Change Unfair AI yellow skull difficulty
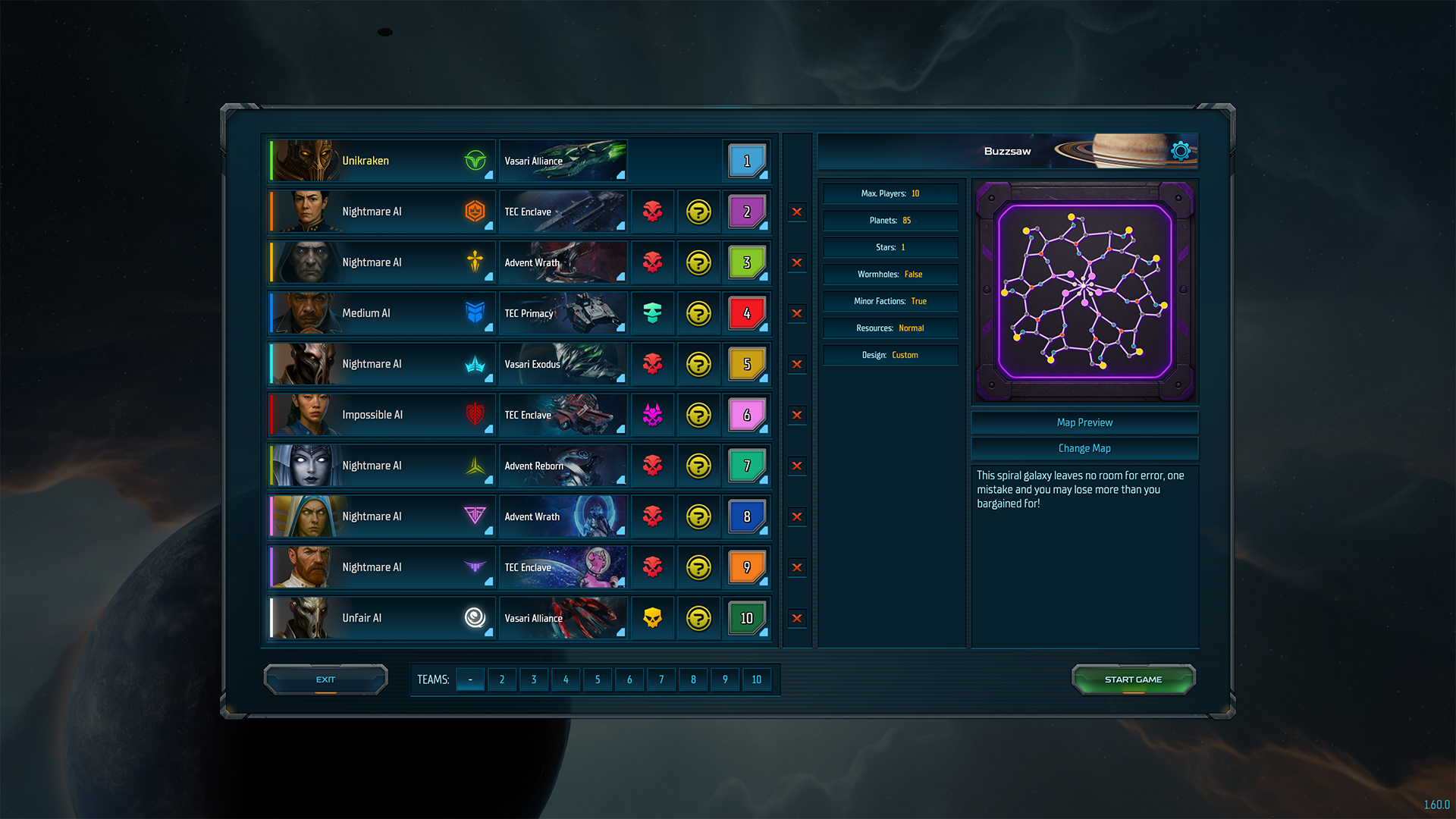Screen dimensions: 1456x819 652,618
